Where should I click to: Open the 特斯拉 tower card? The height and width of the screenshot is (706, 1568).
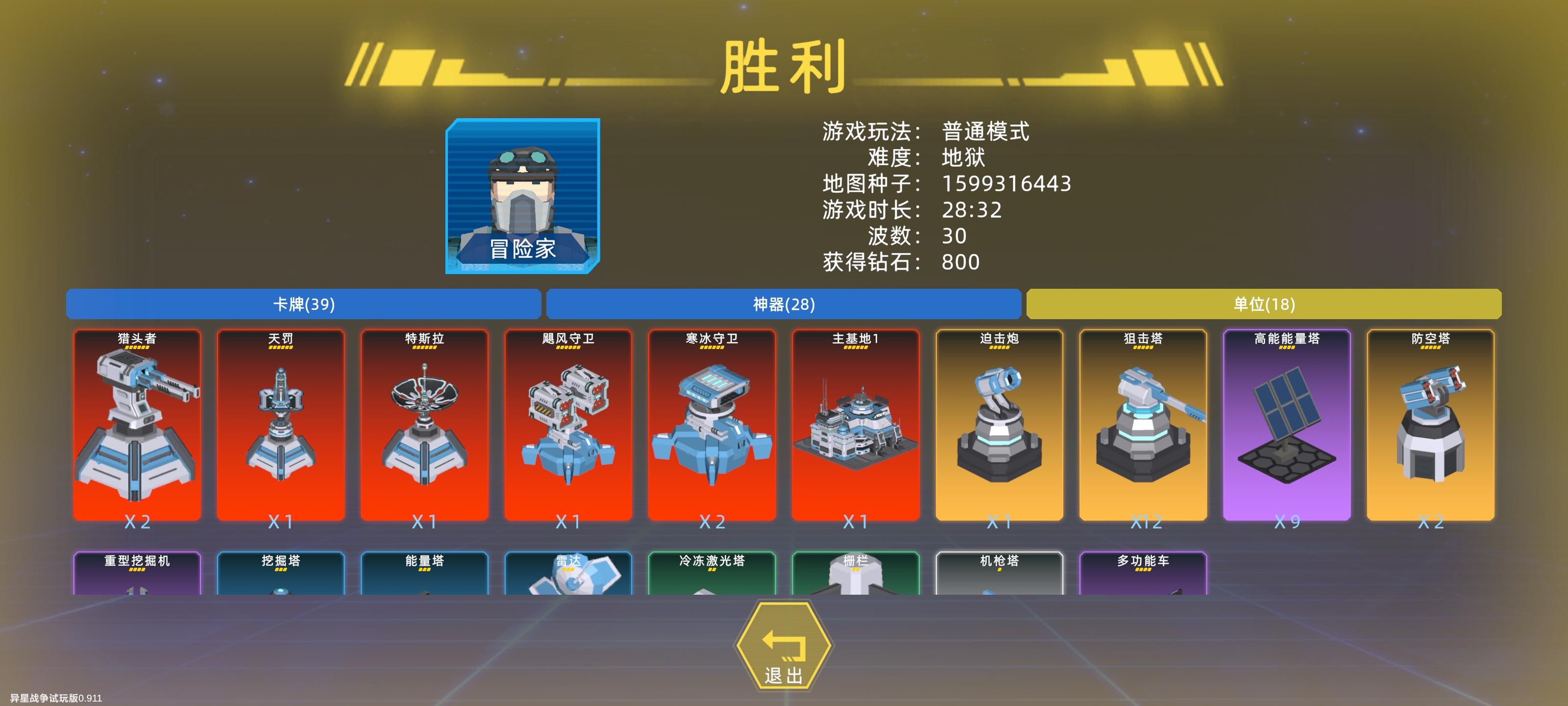[x=425, y=427]
